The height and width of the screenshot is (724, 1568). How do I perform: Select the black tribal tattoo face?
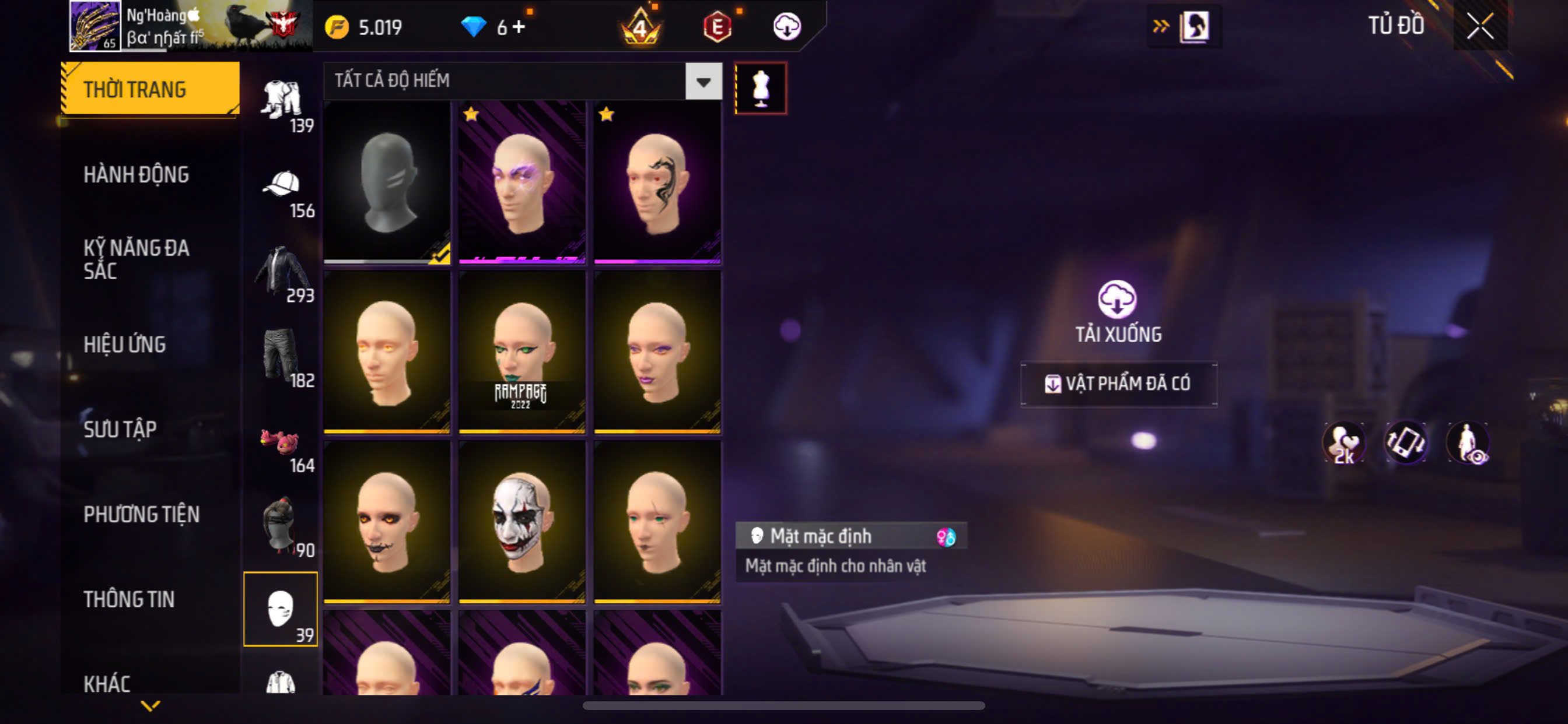coord(657,182)
